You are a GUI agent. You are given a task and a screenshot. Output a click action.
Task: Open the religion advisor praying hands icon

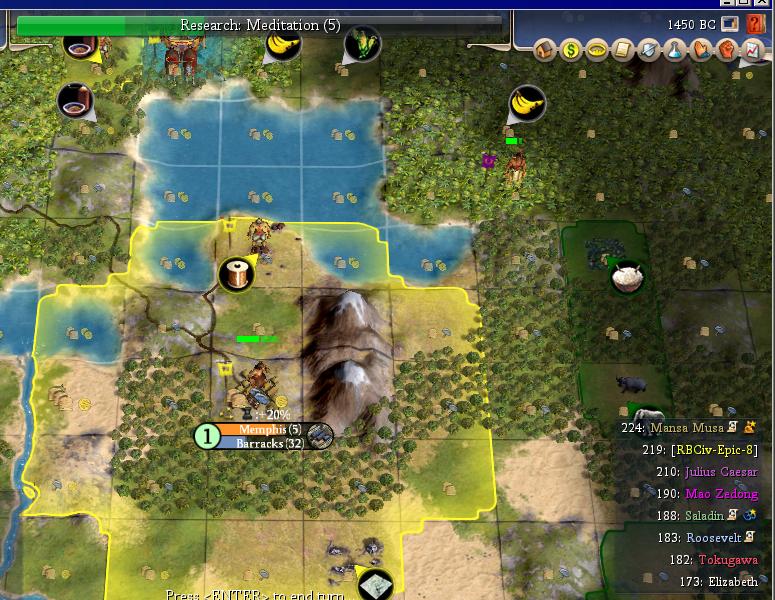[x=701, y=49]
